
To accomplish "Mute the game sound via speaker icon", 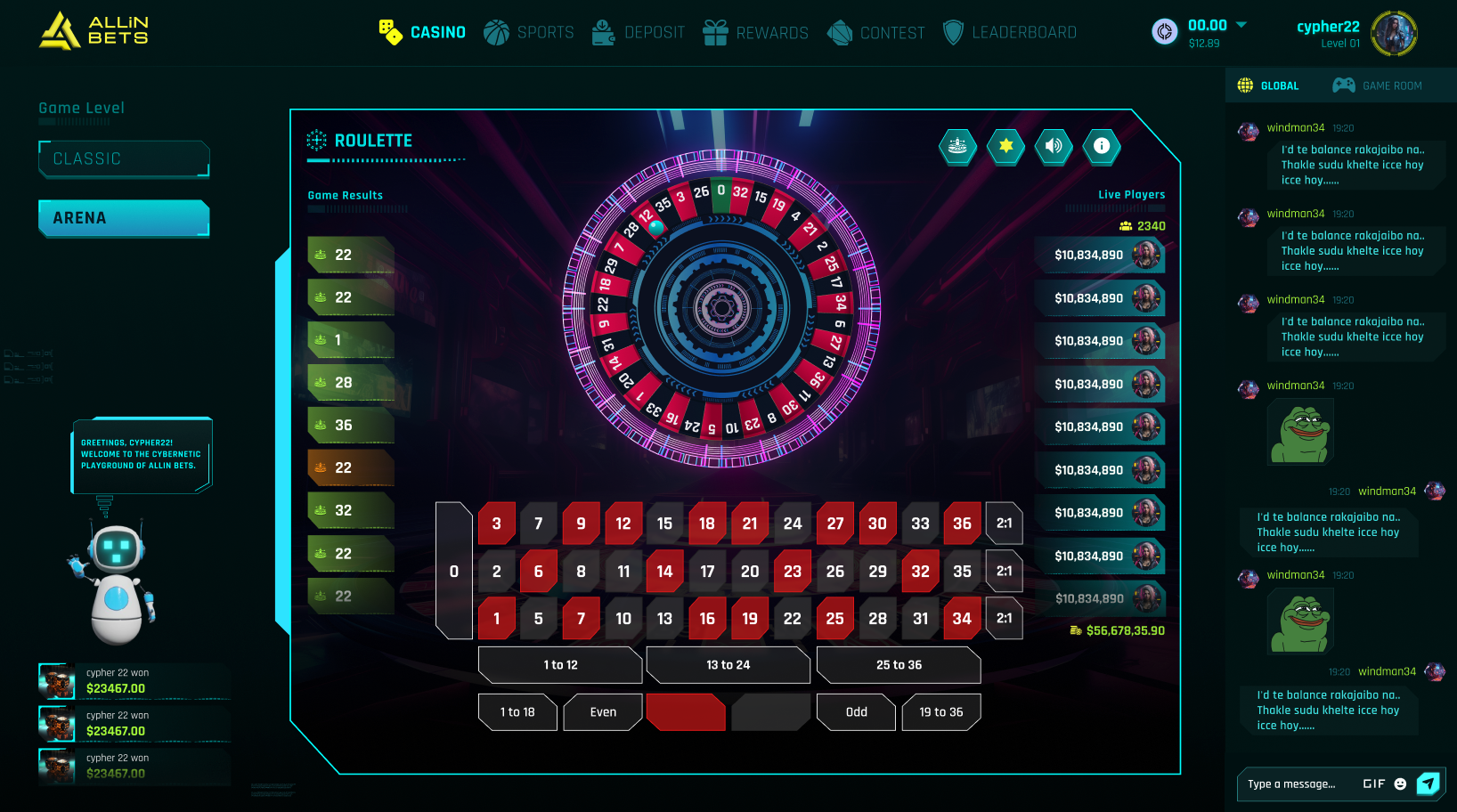I will [1054, 148].
